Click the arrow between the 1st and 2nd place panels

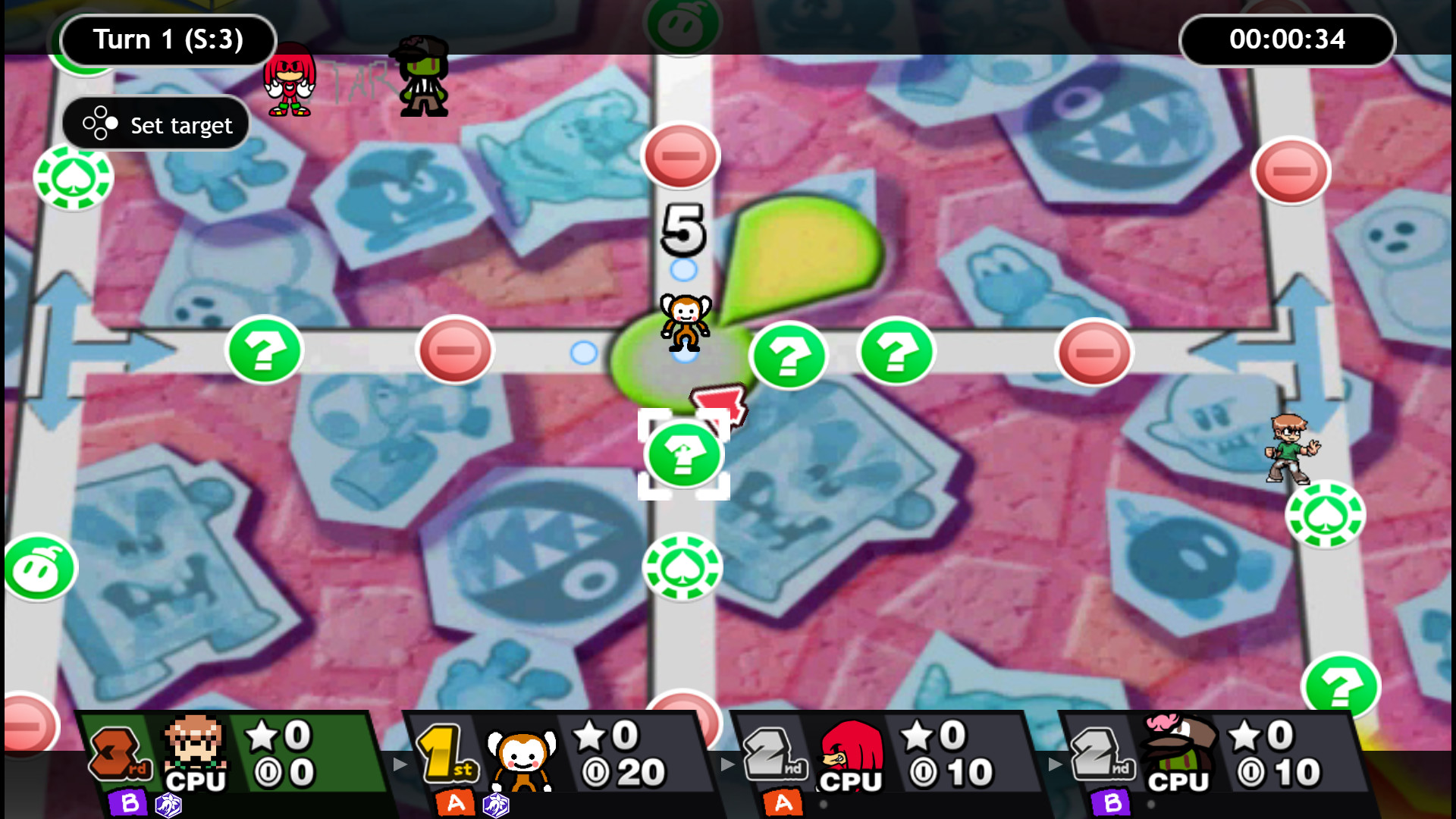(728, 764)
